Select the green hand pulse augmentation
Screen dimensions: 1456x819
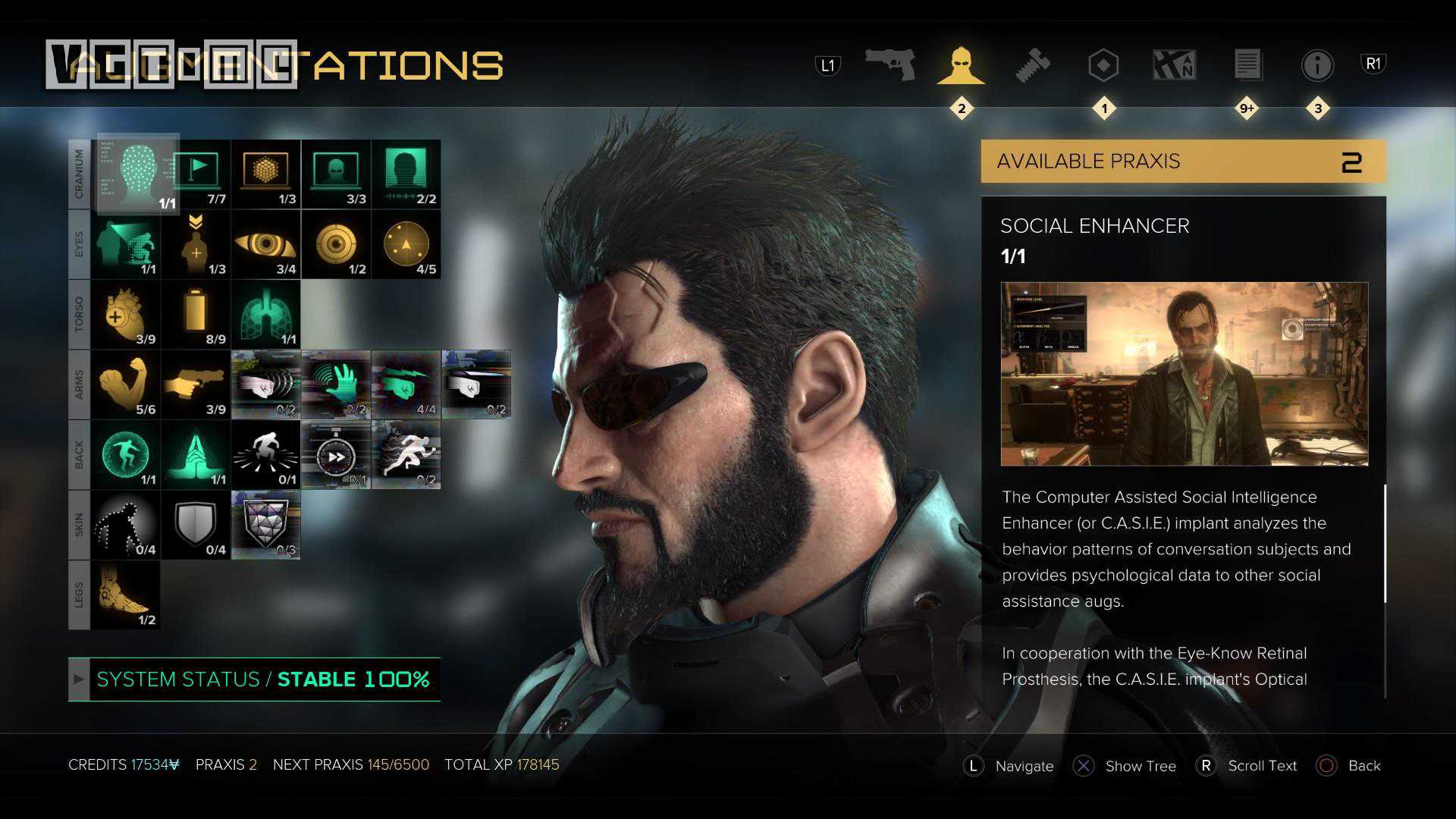pos(336,384)
